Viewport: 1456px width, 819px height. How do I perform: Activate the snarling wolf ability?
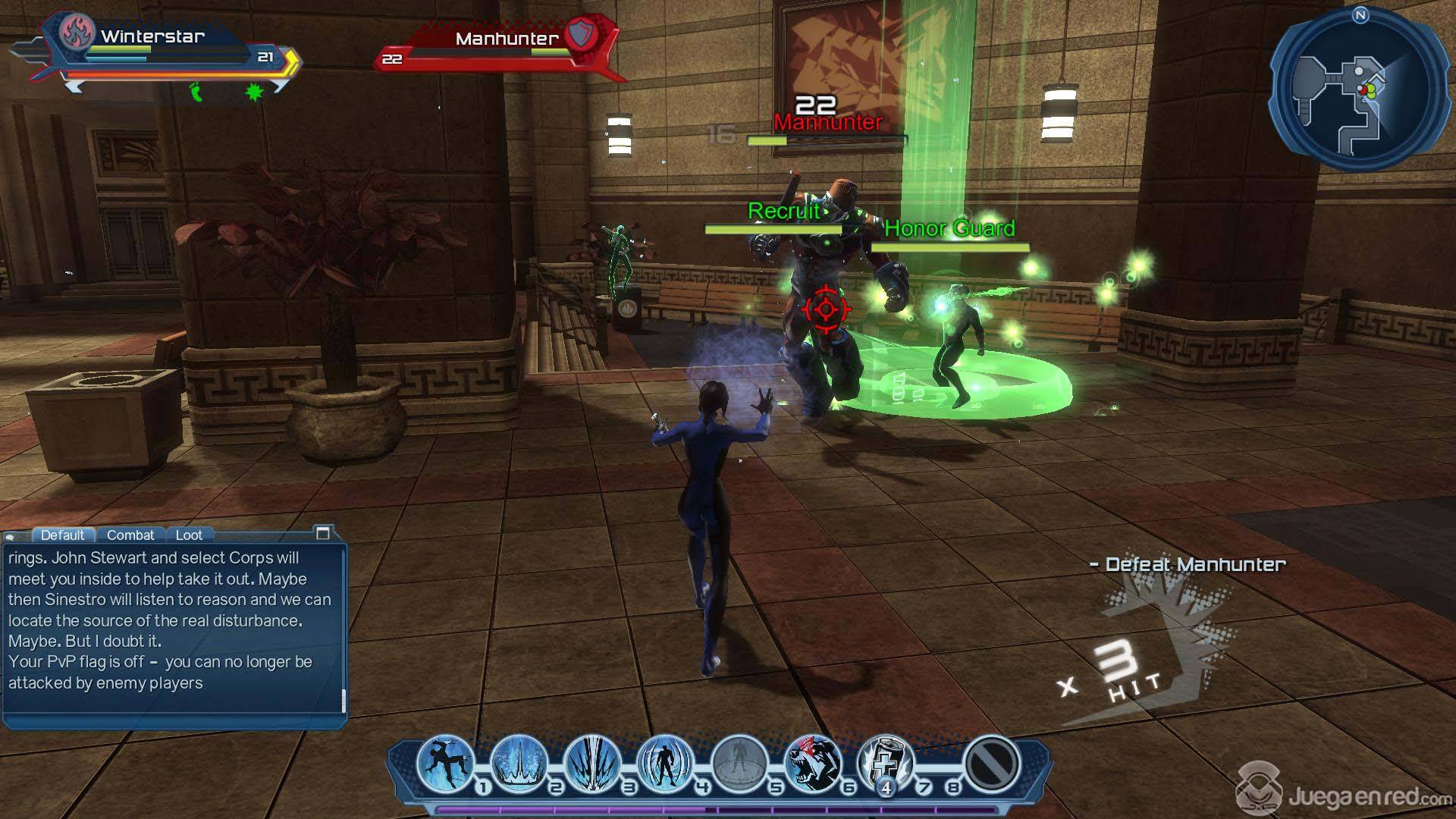(x=812, y=763)
